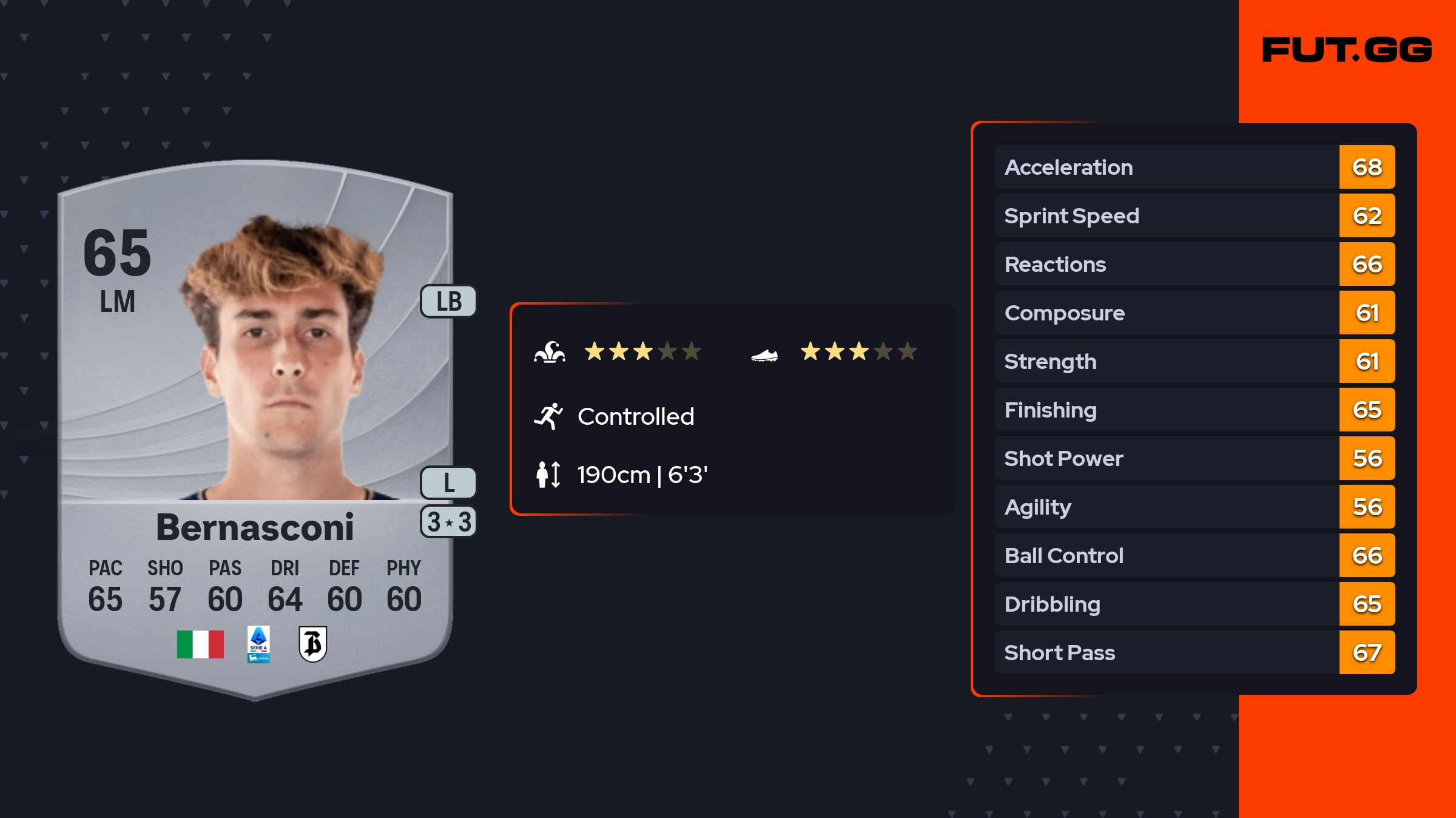Click the Serie A league badge
This screenshot has height=818, width=1456.
258,644
